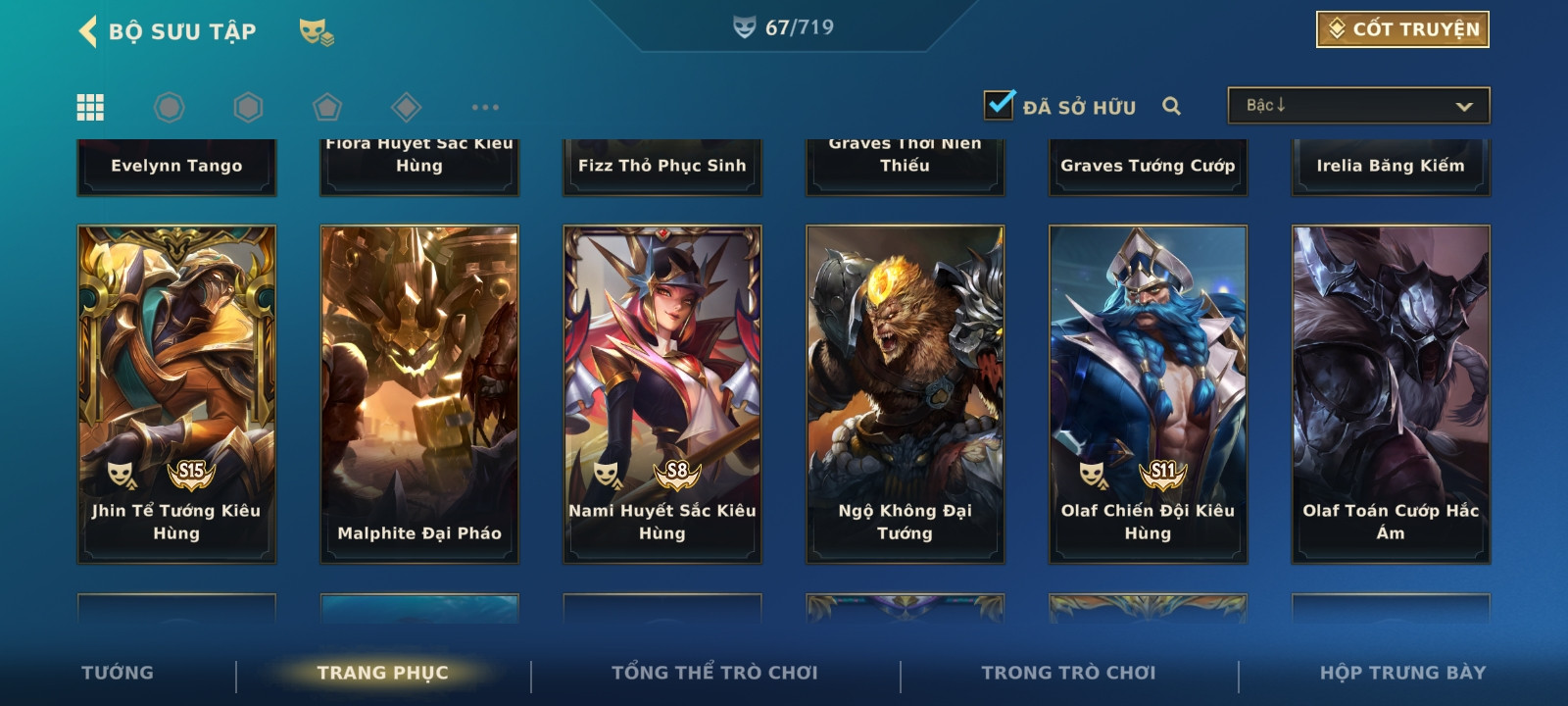Choose the diamond-shaped rarity filter

(406, 107)
